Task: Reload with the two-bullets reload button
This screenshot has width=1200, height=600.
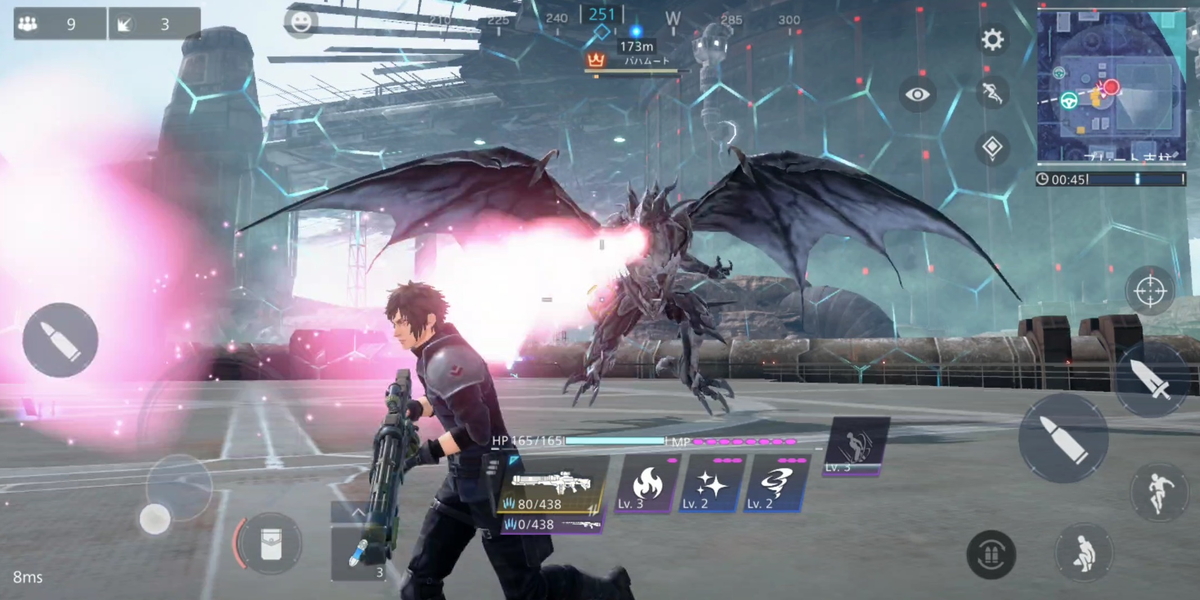Action: [991, 554]
